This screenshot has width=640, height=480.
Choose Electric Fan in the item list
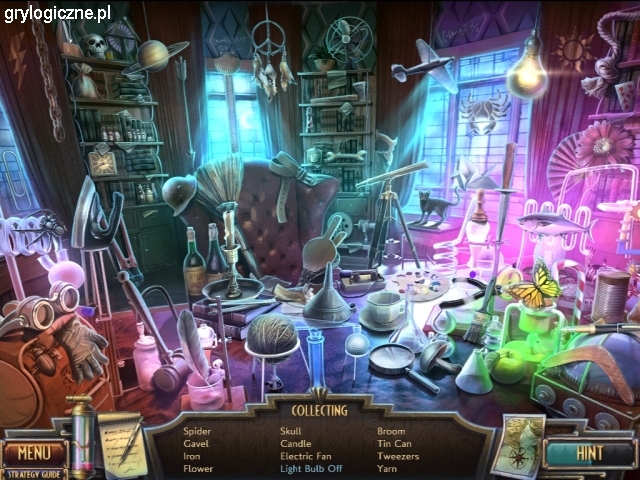tap(306, 456)
